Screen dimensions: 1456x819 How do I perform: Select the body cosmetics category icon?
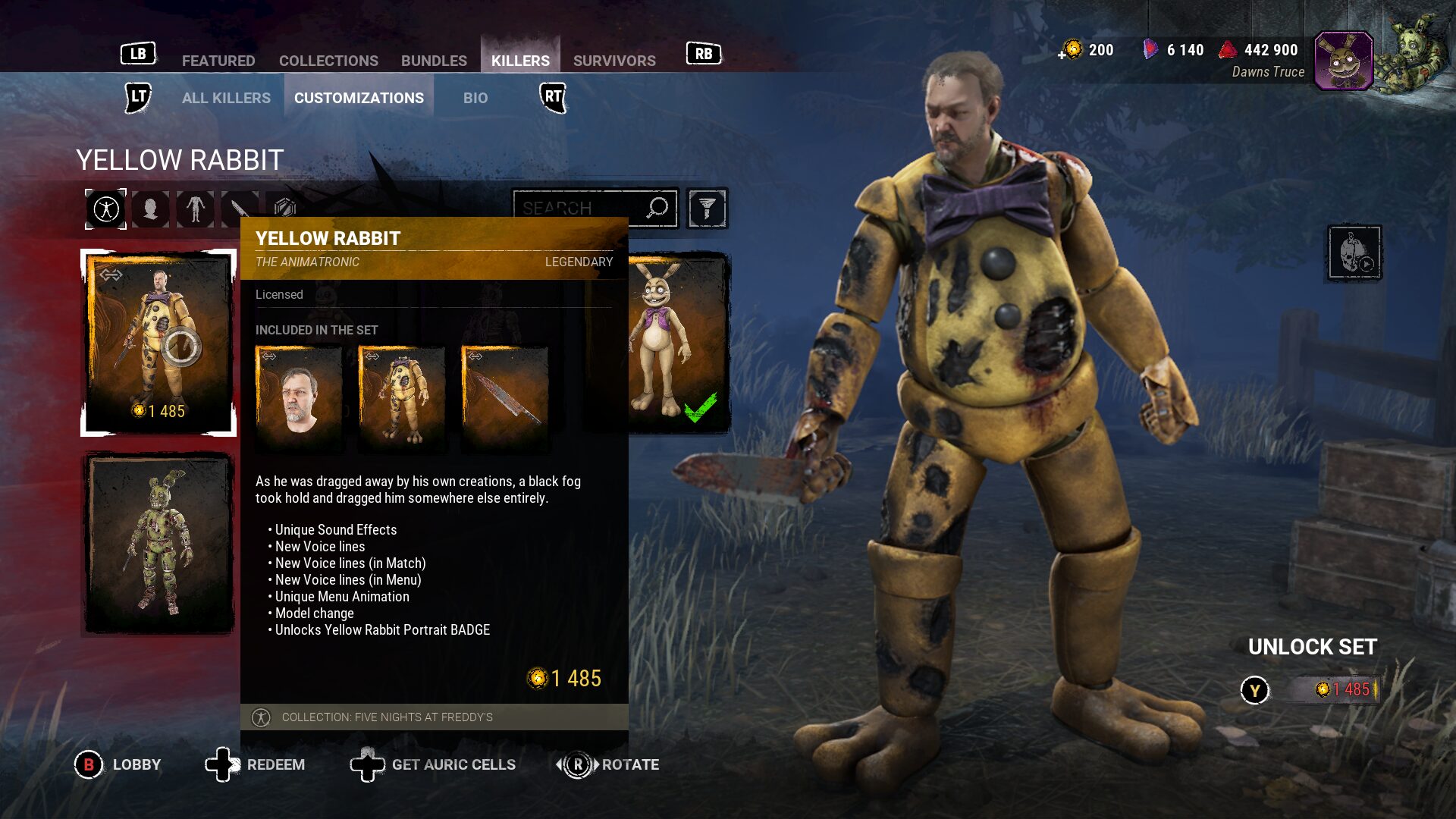point(196,209)
